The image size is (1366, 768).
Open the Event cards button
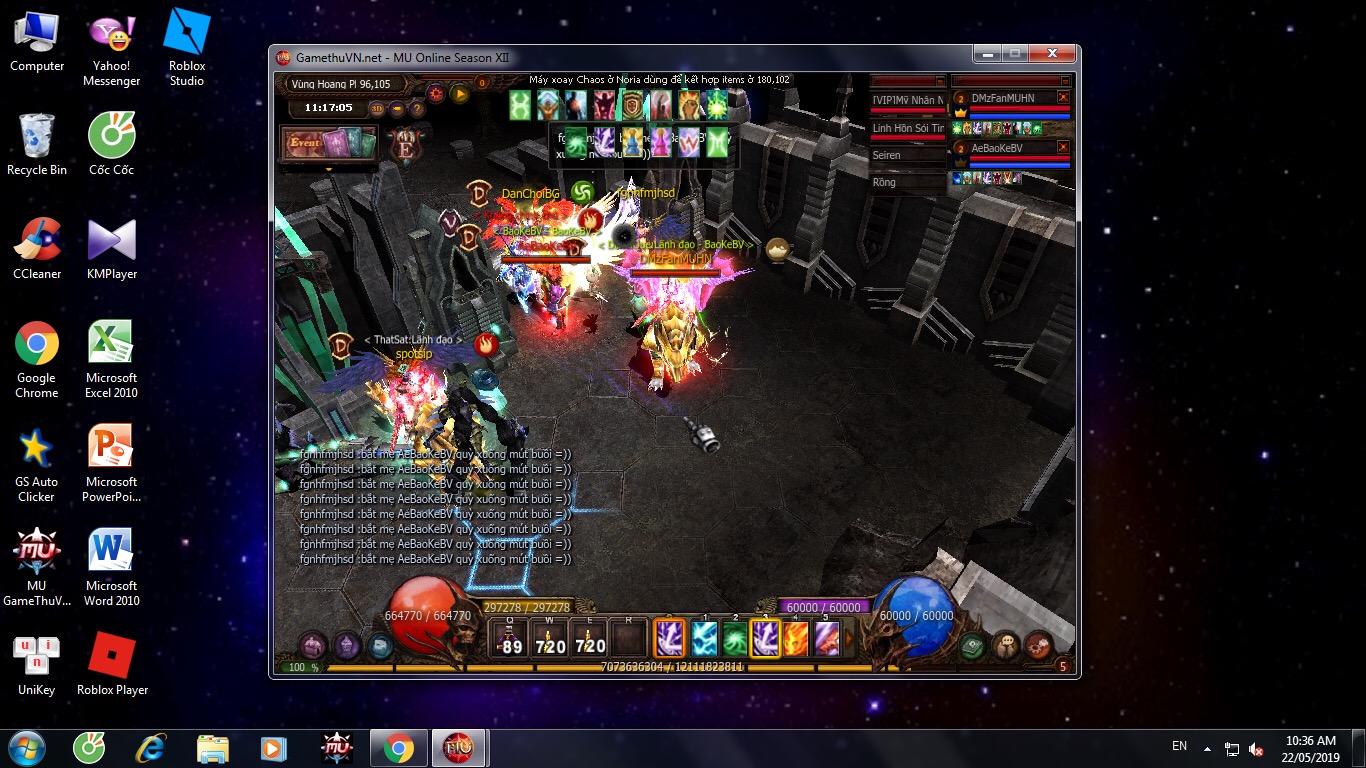tap(328, 144)
